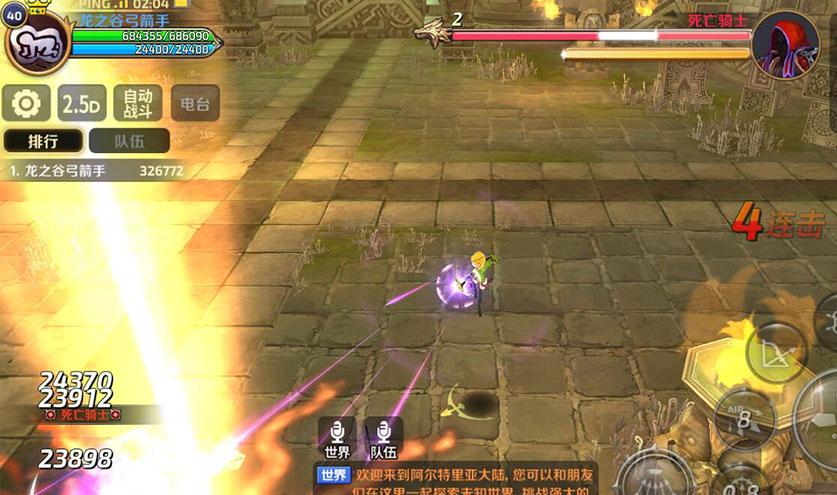Switch to the team (队伍) tab
Viewport: 837px width, 495px height.
click(129, 141)
